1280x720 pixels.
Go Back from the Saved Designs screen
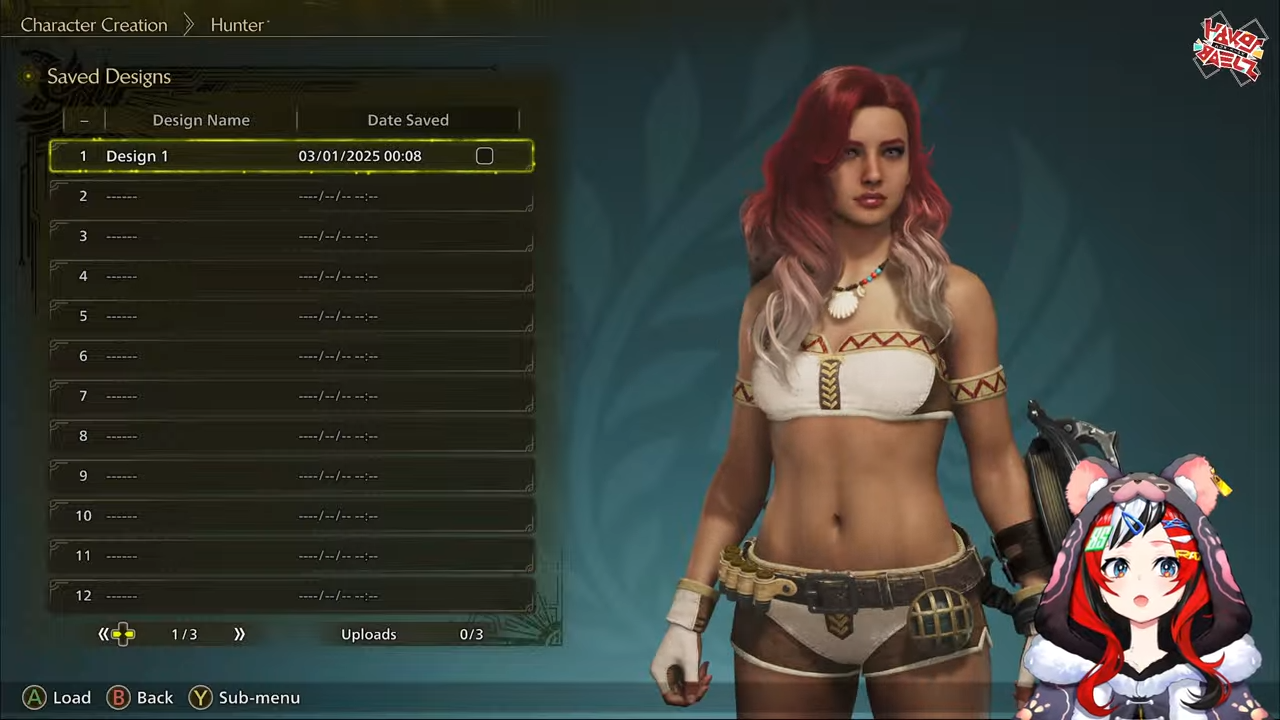click(140, 698)
